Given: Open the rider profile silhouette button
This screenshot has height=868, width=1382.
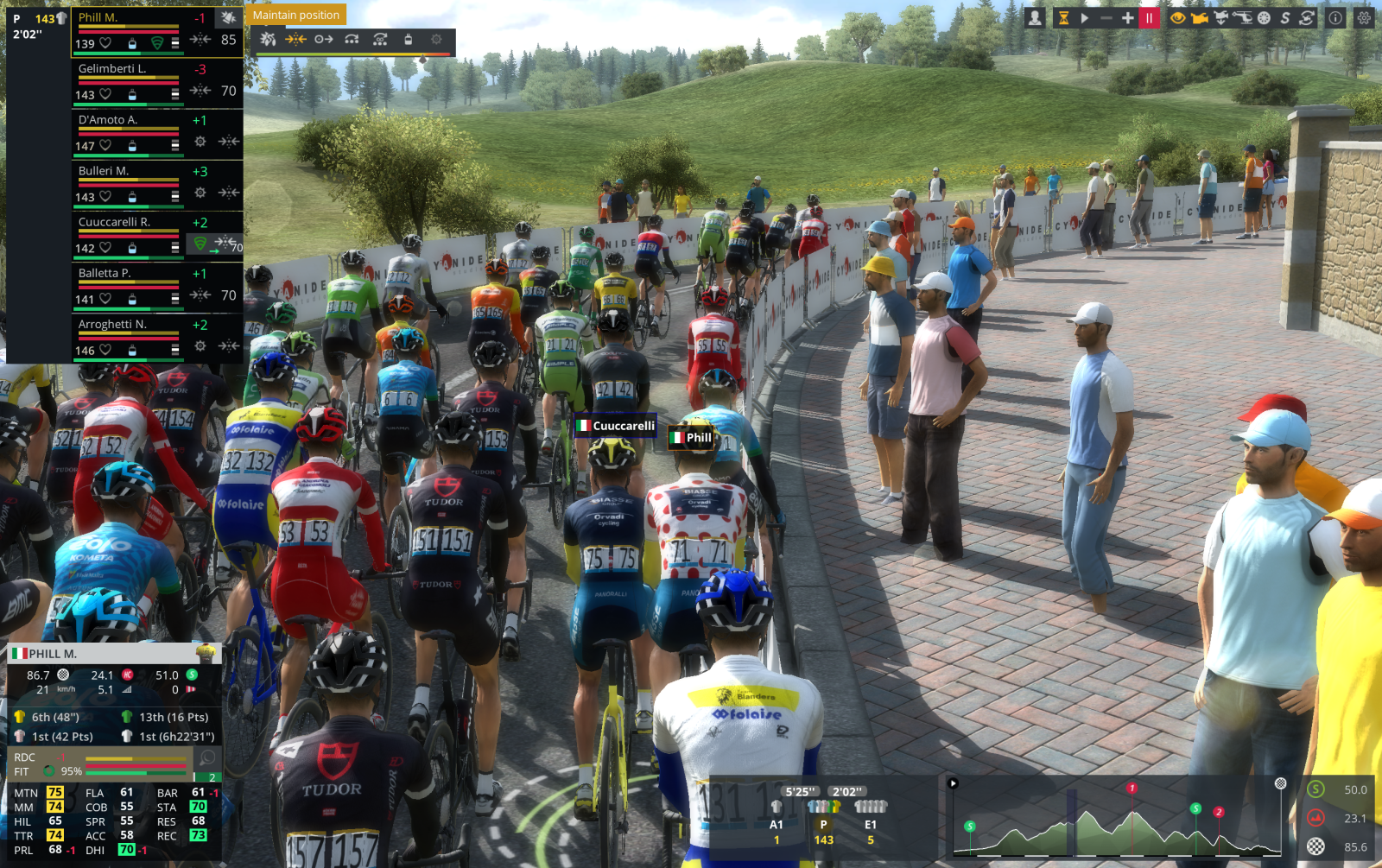Looking at the screenshot, I should (x=1035, y=17).
